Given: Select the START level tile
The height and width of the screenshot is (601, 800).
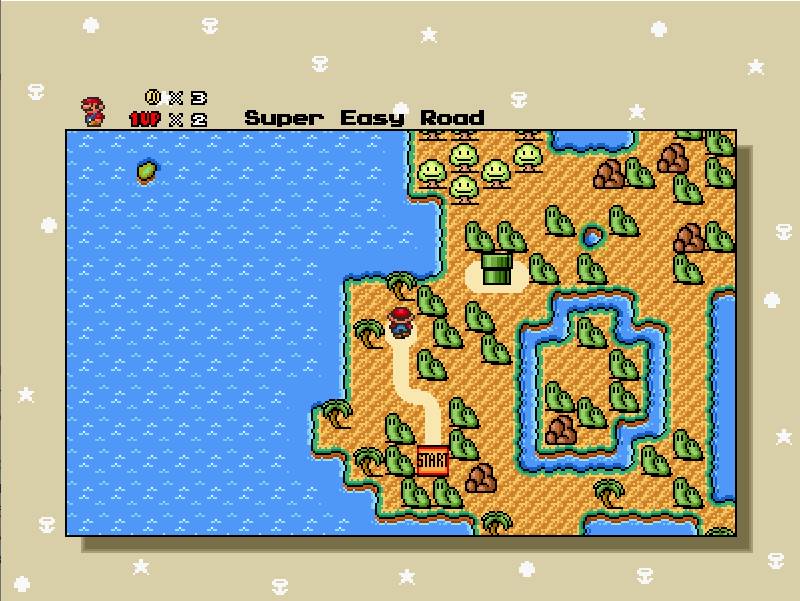Looking at the screenshot, I should [432, 460].
